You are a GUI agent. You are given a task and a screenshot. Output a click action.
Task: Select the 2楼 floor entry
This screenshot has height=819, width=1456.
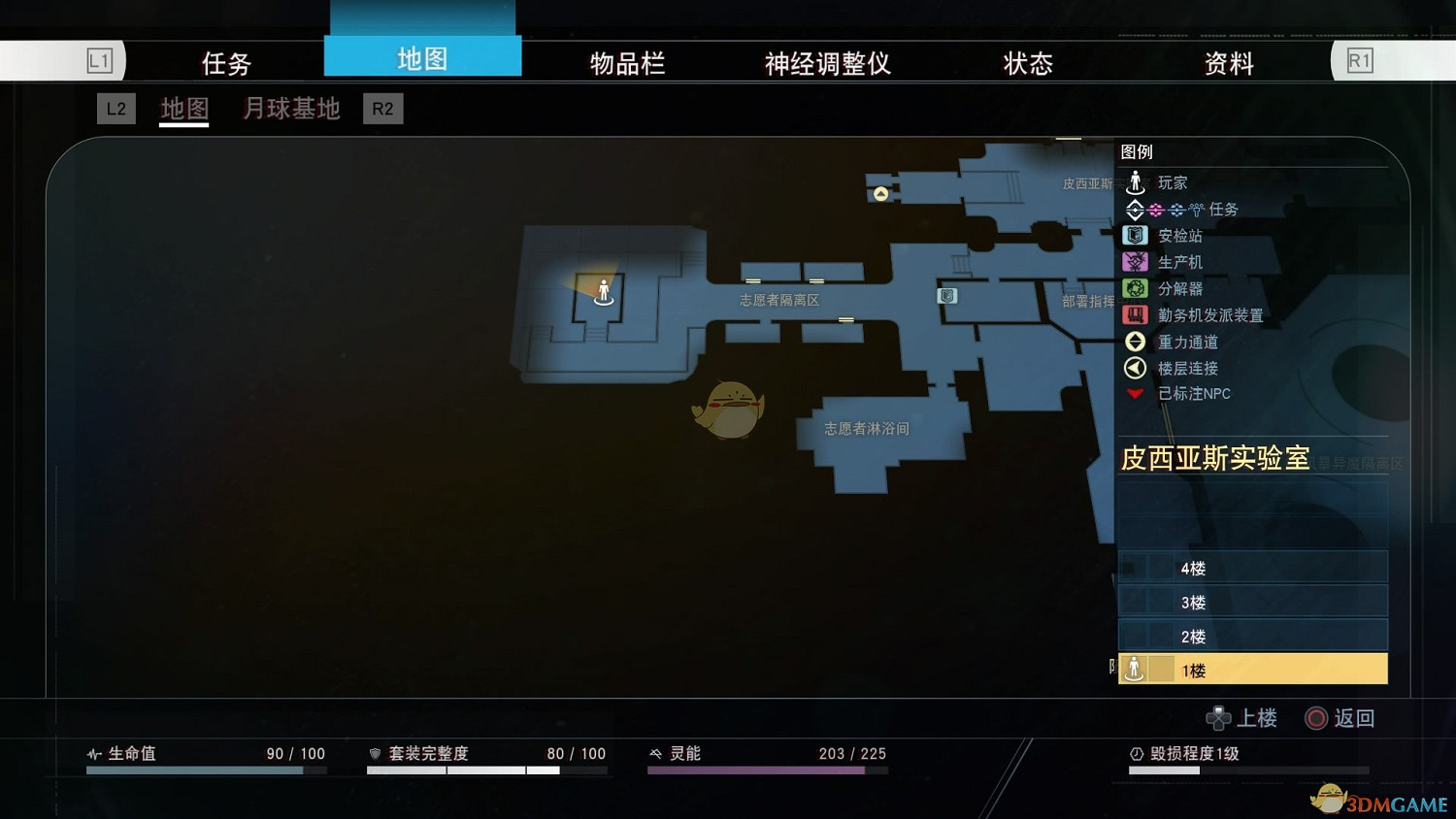(x=1252, y=635)
